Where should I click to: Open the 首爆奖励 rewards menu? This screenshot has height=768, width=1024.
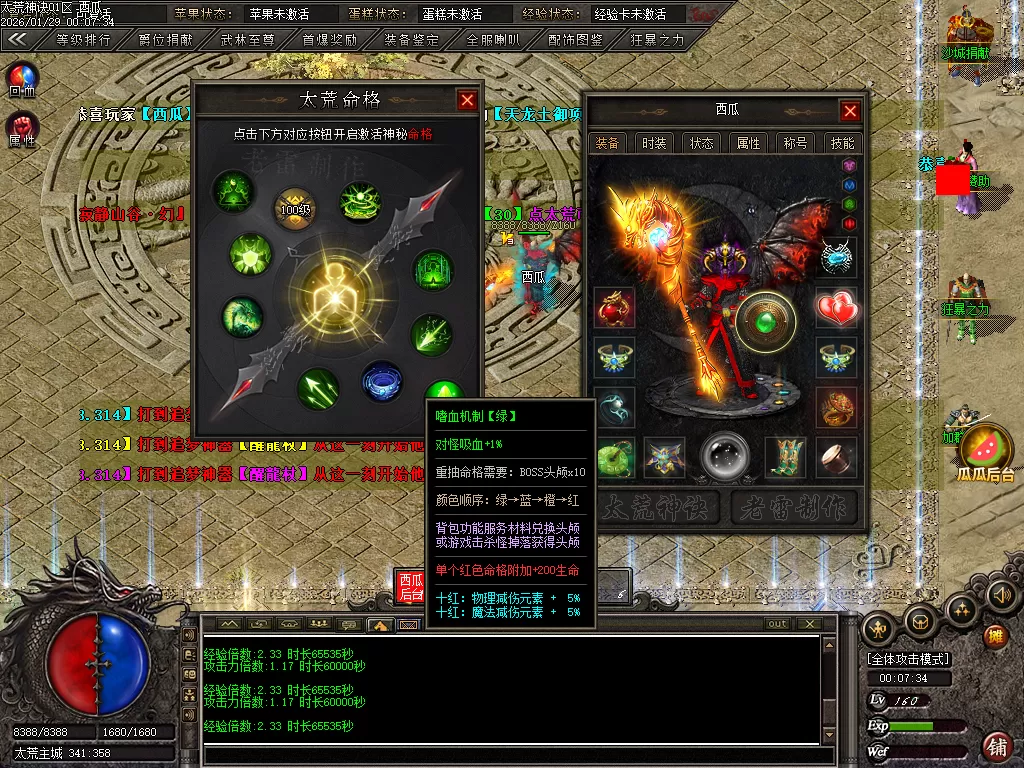(x=329, y=40)
